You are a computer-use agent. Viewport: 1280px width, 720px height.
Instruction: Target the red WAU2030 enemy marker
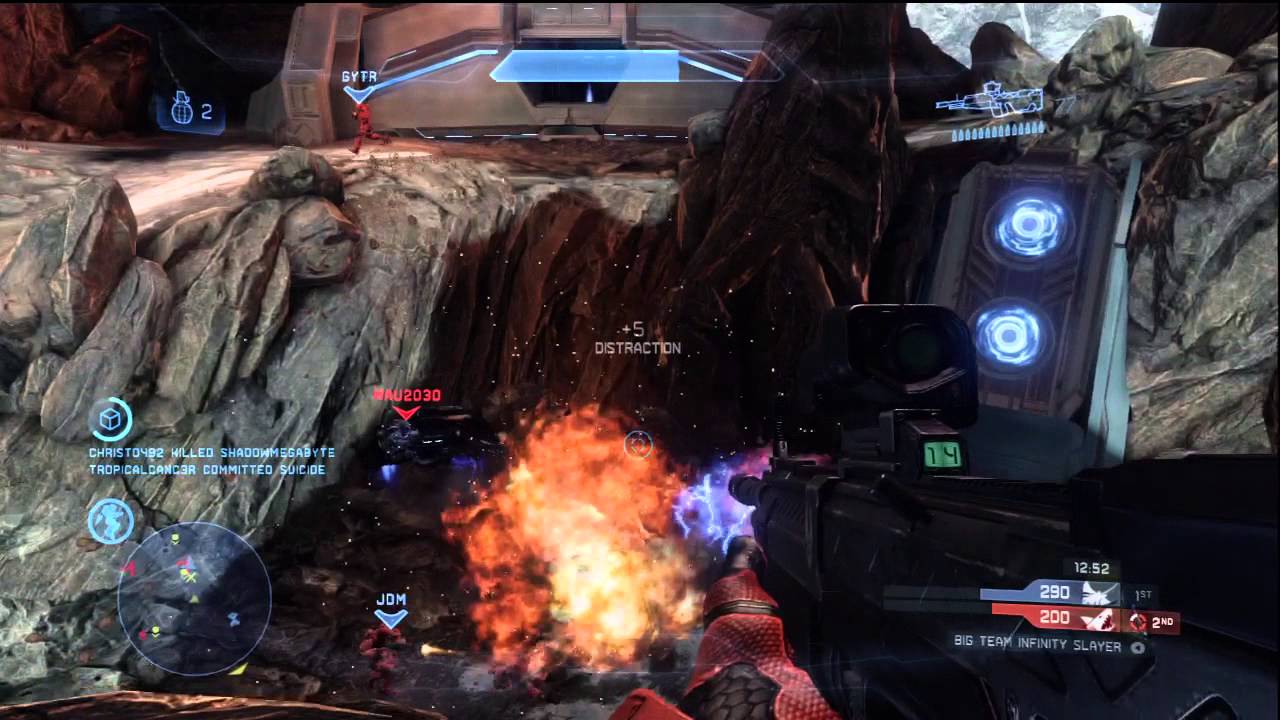(x=406, y=397)
